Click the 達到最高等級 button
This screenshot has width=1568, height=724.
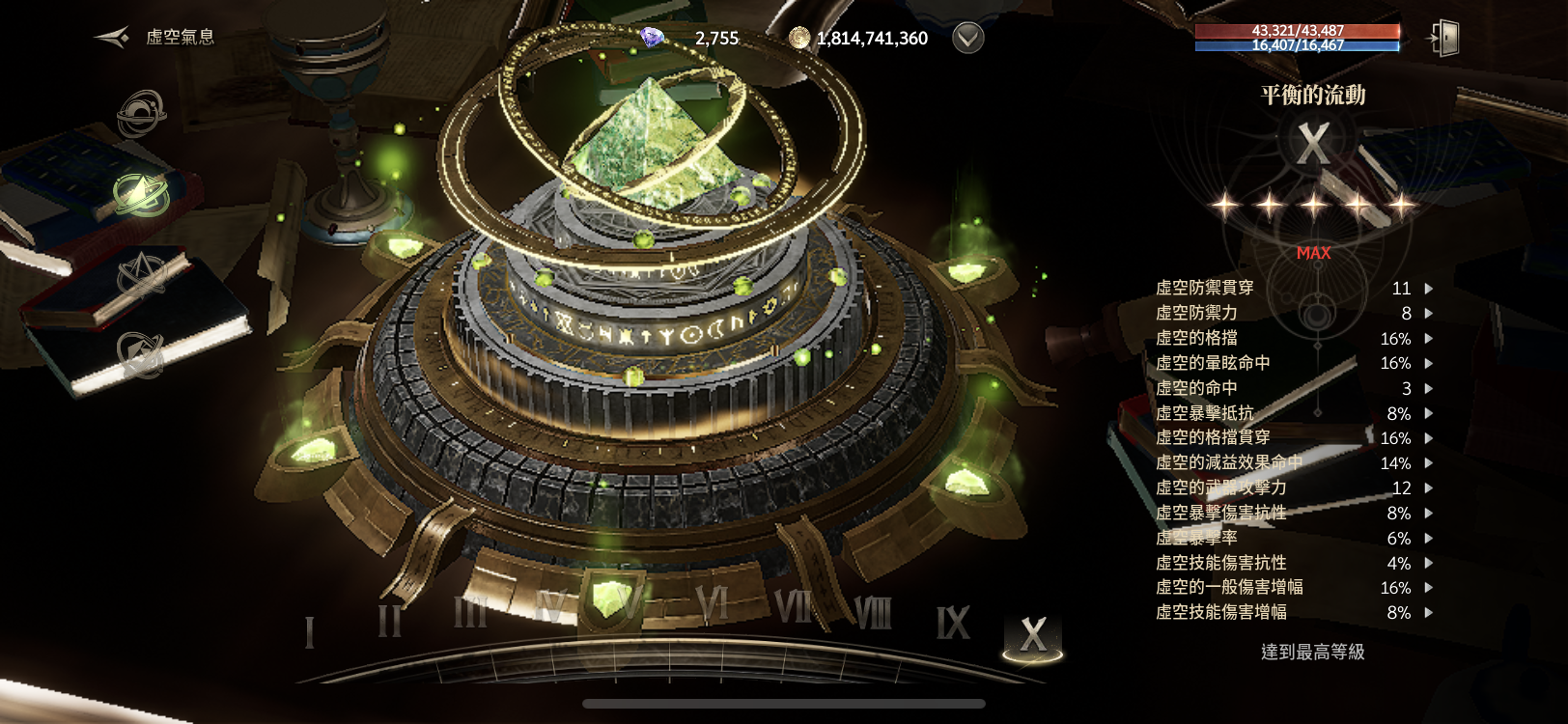(x=1312, y=652)
